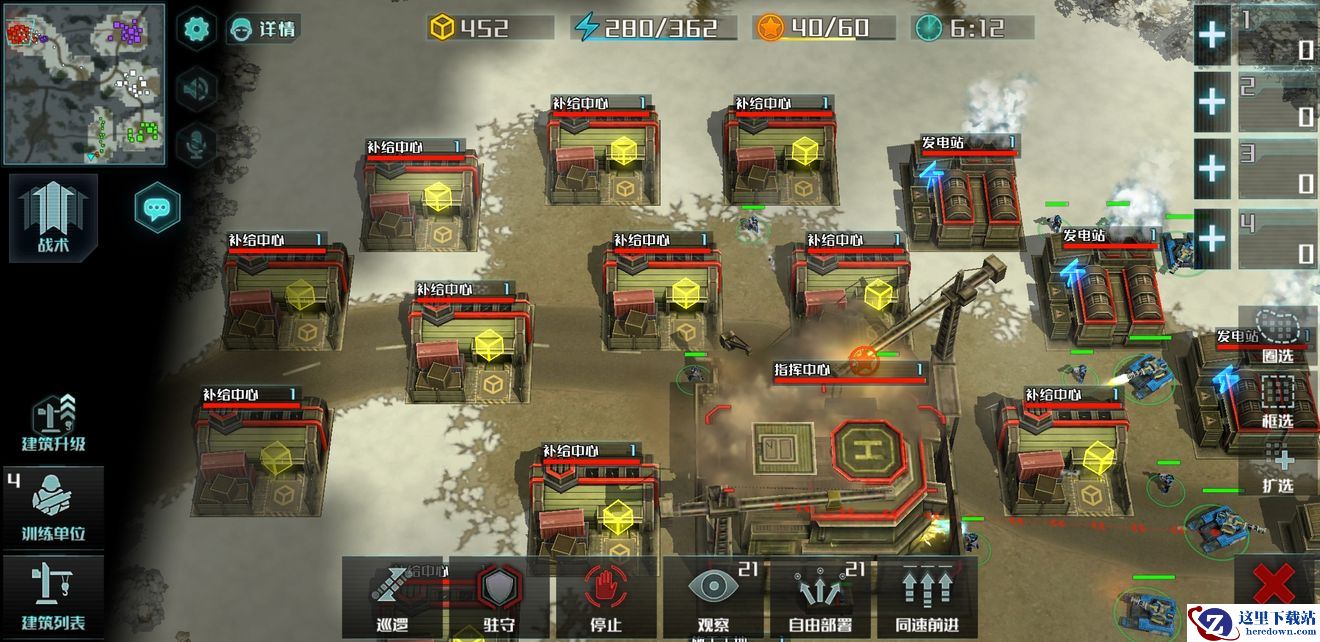Viewport: 1320px width, 642px height.
Task: Click the battlefield minimap
Action: [84, 83]
